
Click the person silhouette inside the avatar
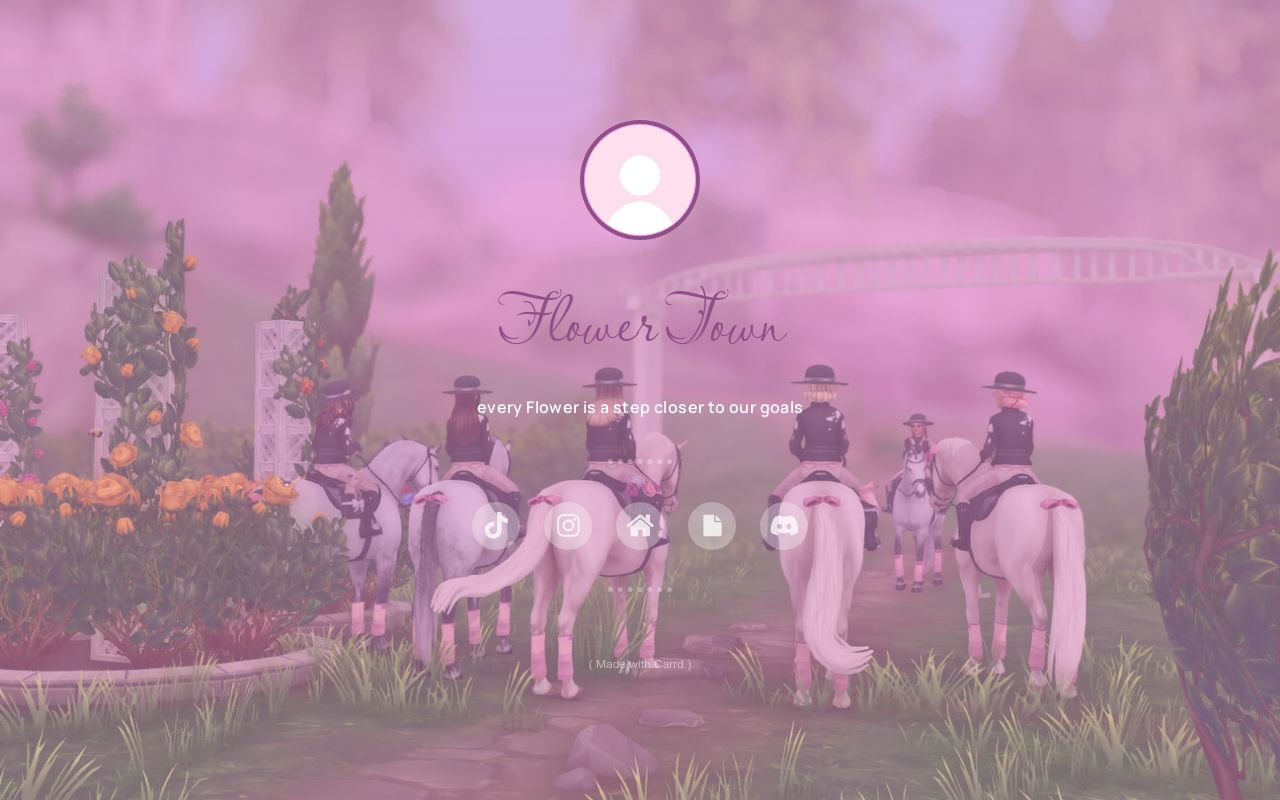(x=640, y=180)
